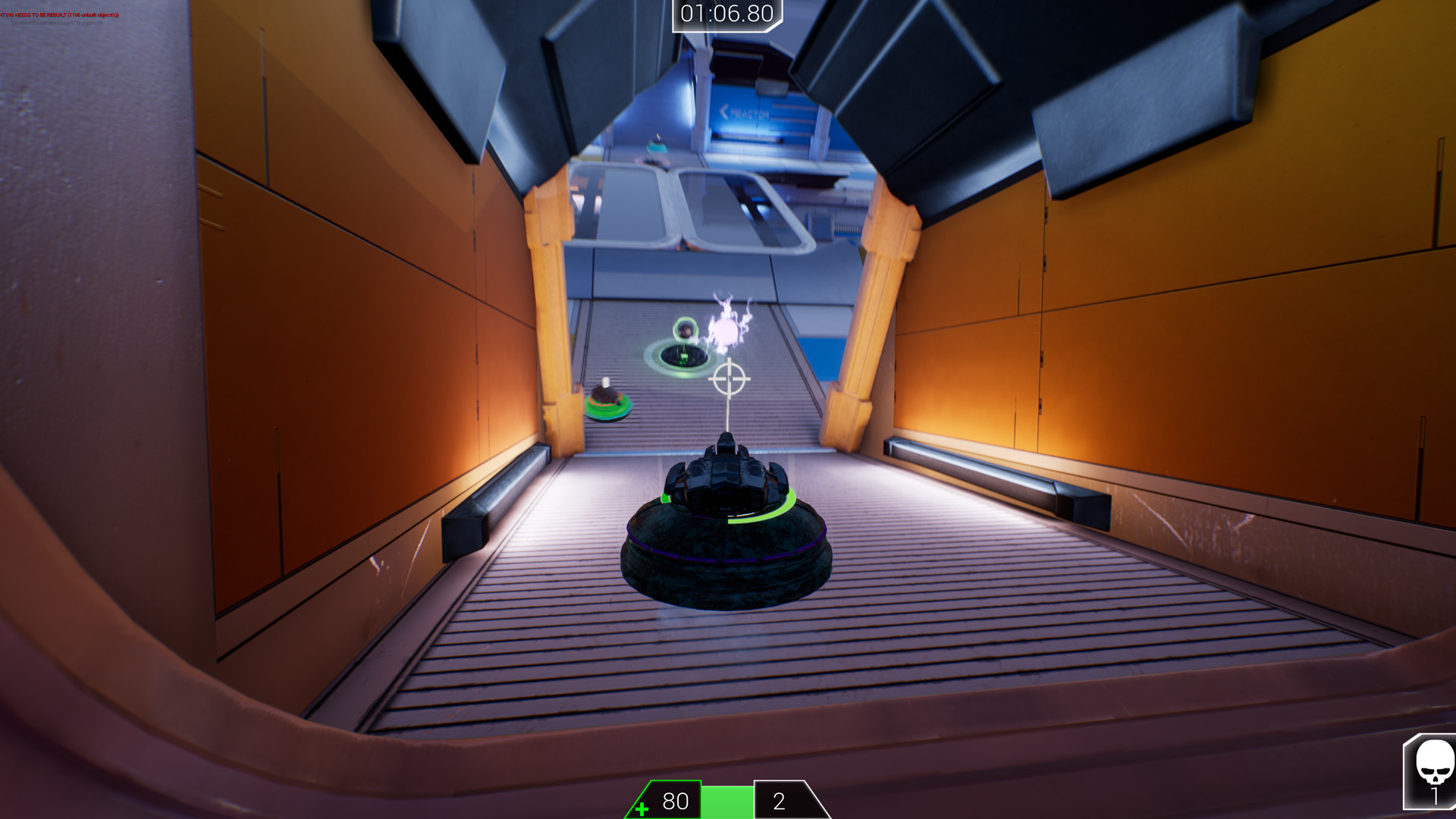Click the left arrow on the REACTOR sign
1456x819 pixels.
723,112
